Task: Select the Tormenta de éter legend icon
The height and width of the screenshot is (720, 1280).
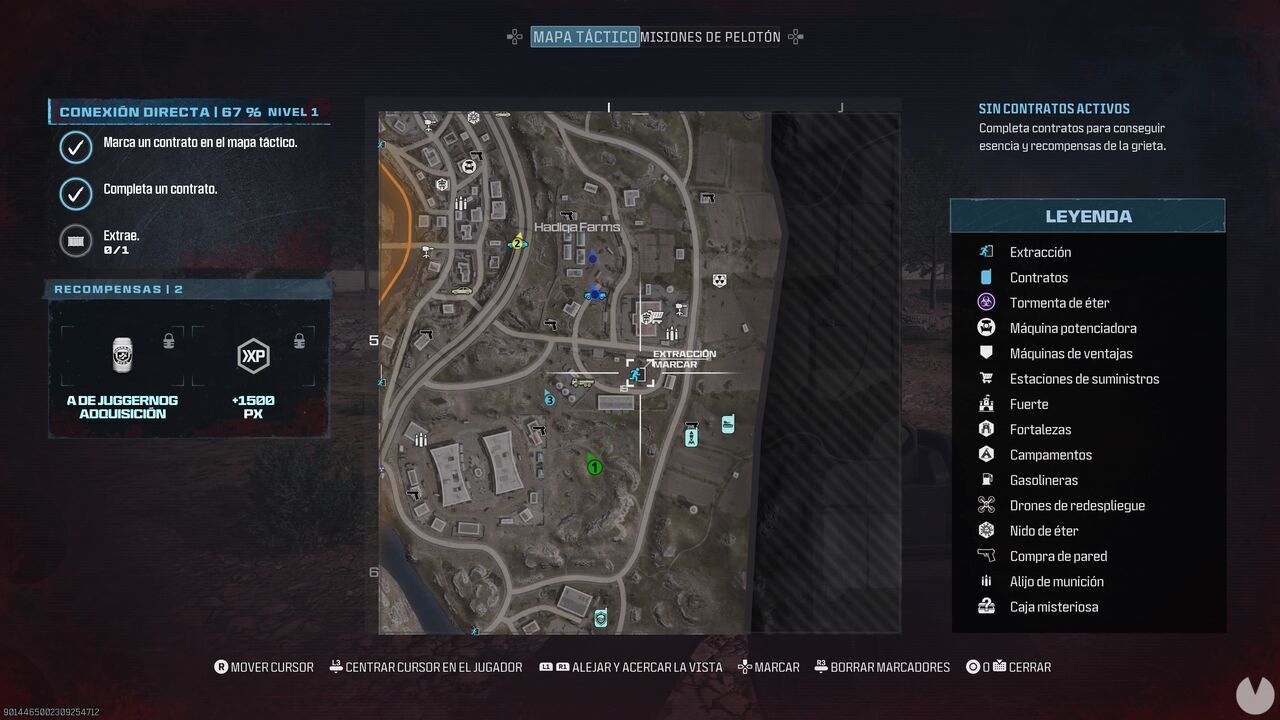Action: click(985, 302)
